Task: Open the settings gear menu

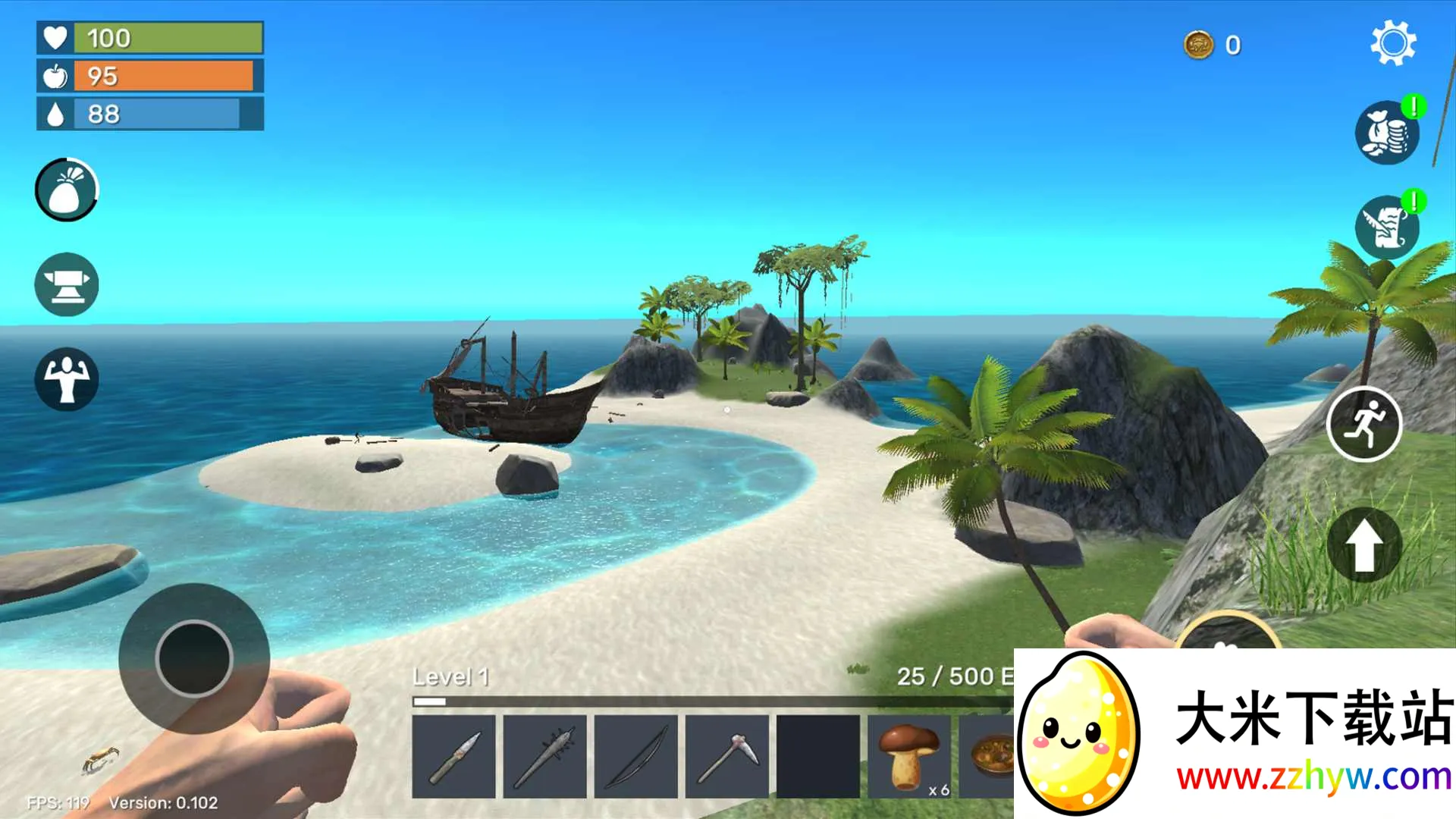Action: tap(1393, 43)
